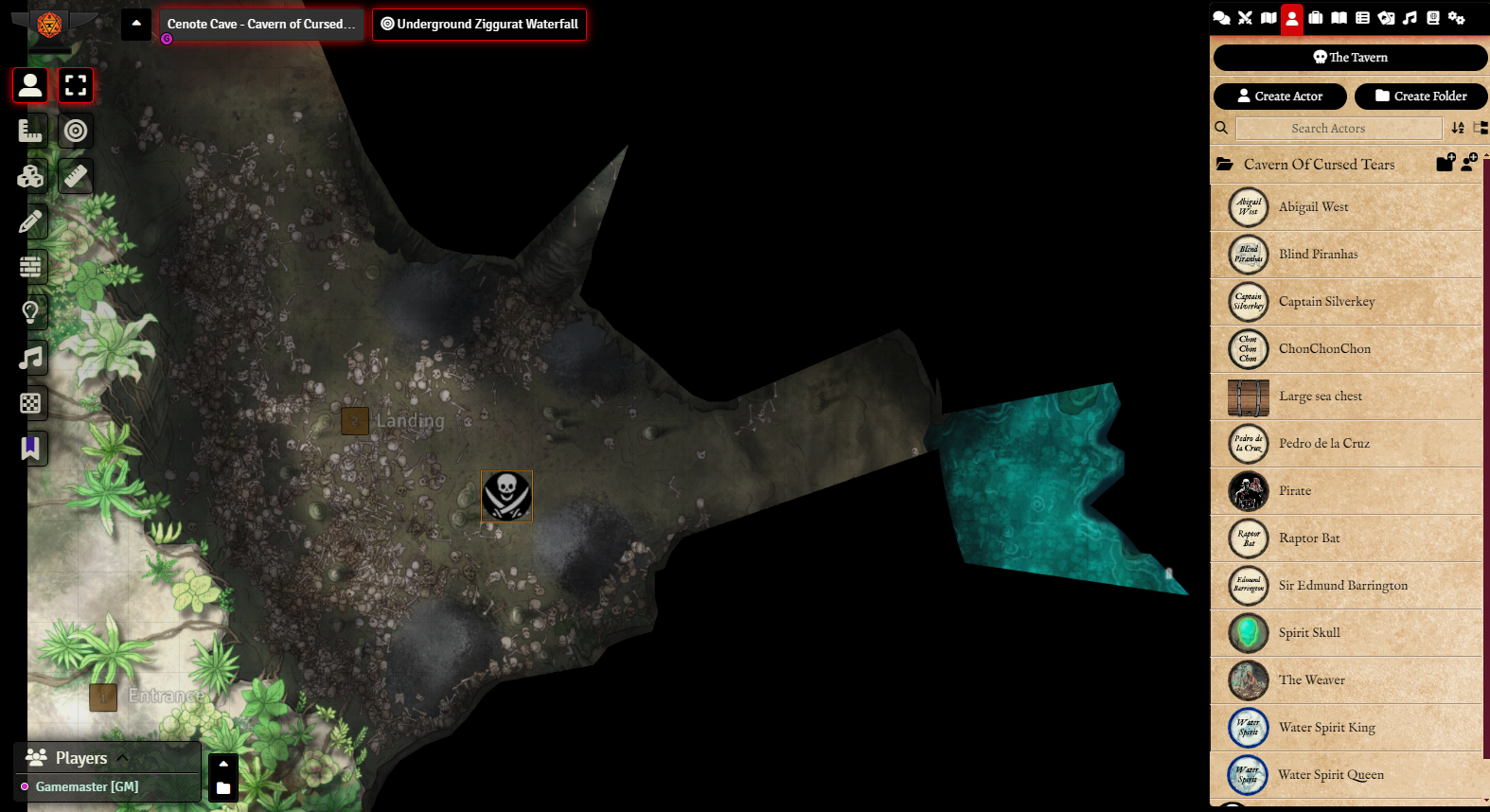Activate the wall controls brick icon

click(x=30, y=267)
